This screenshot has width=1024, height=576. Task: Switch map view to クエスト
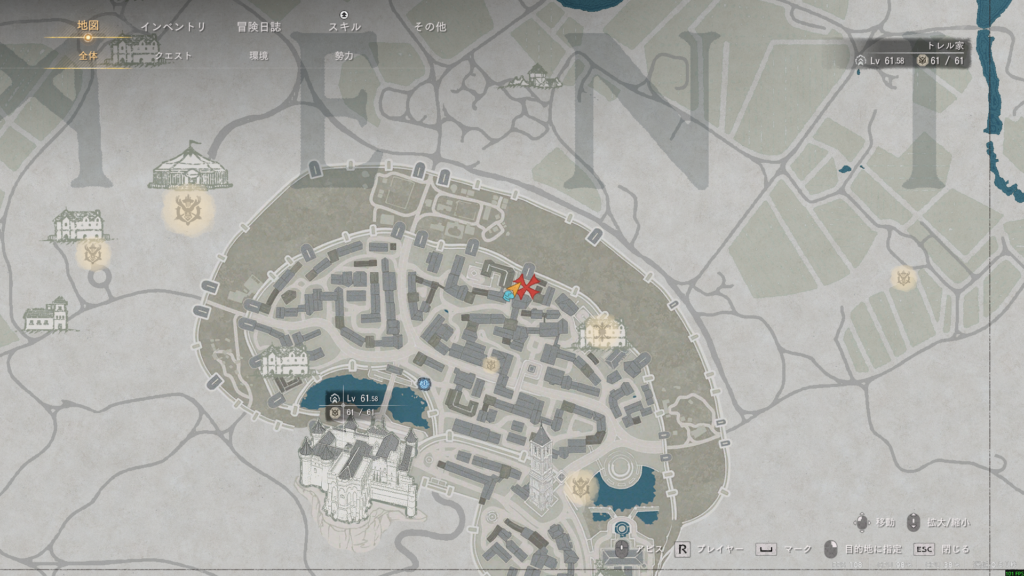click(173, 56)
